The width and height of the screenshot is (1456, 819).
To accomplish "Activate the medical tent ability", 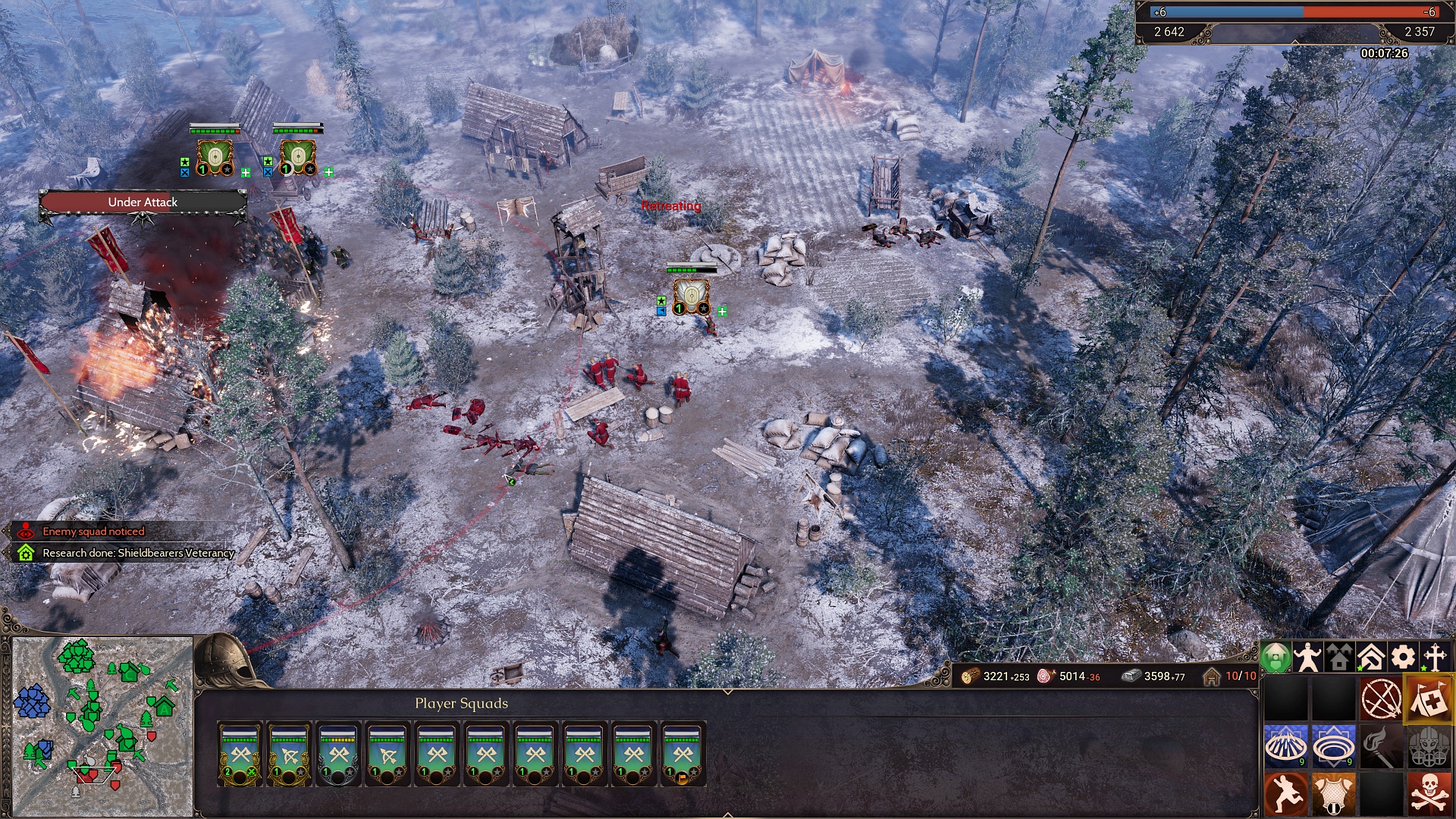I will [1429, 698].
